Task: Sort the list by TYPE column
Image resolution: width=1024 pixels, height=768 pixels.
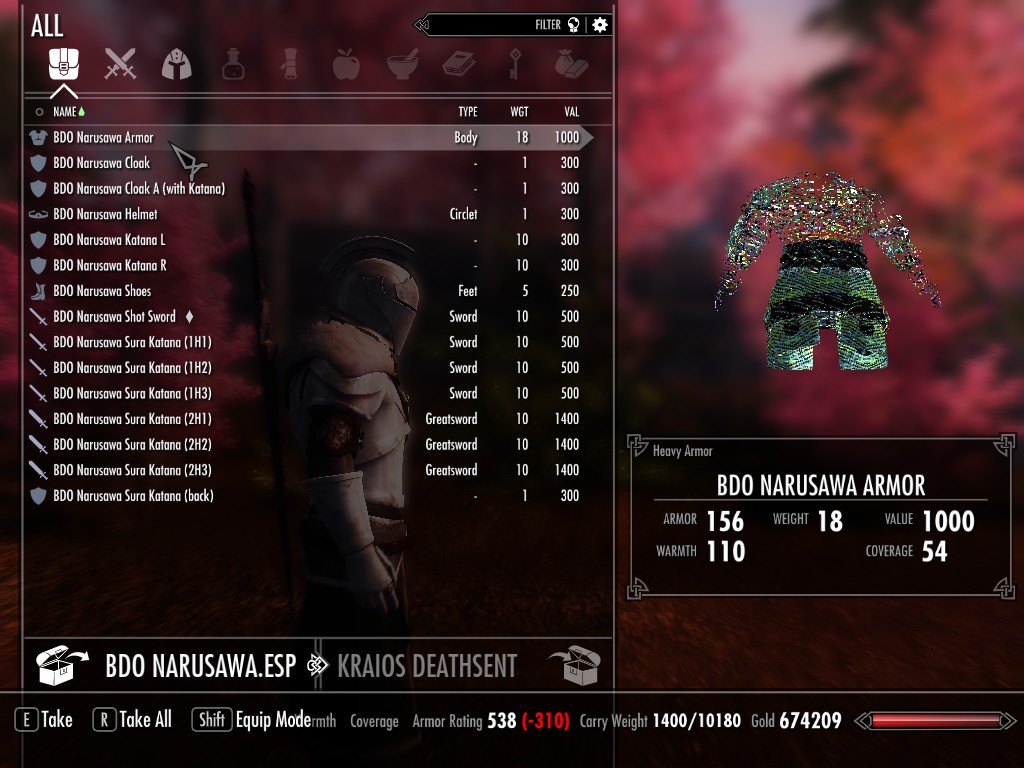Action: [467, 112]
